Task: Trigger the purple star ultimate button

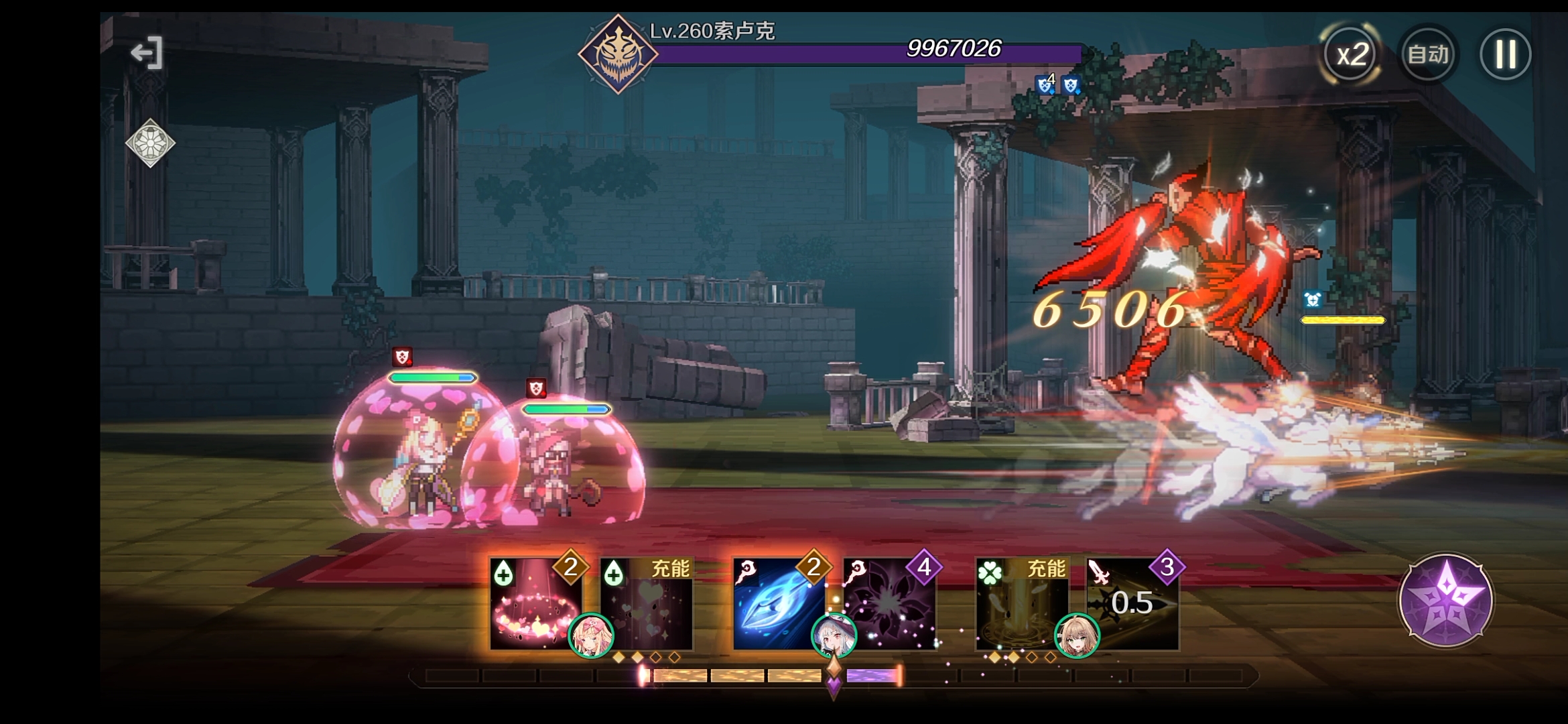Action: (x=1445, y=600)
